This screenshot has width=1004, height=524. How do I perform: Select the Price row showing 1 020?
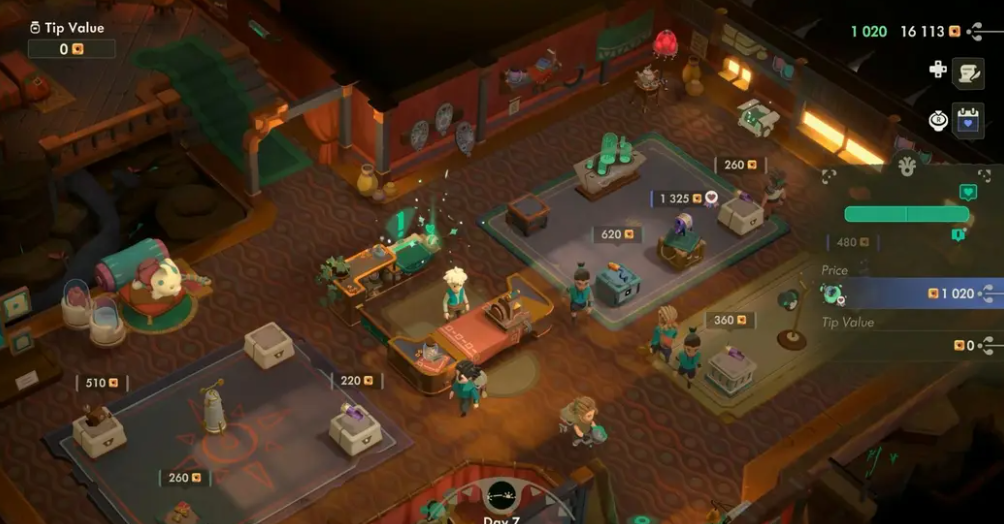pos(908,294)
